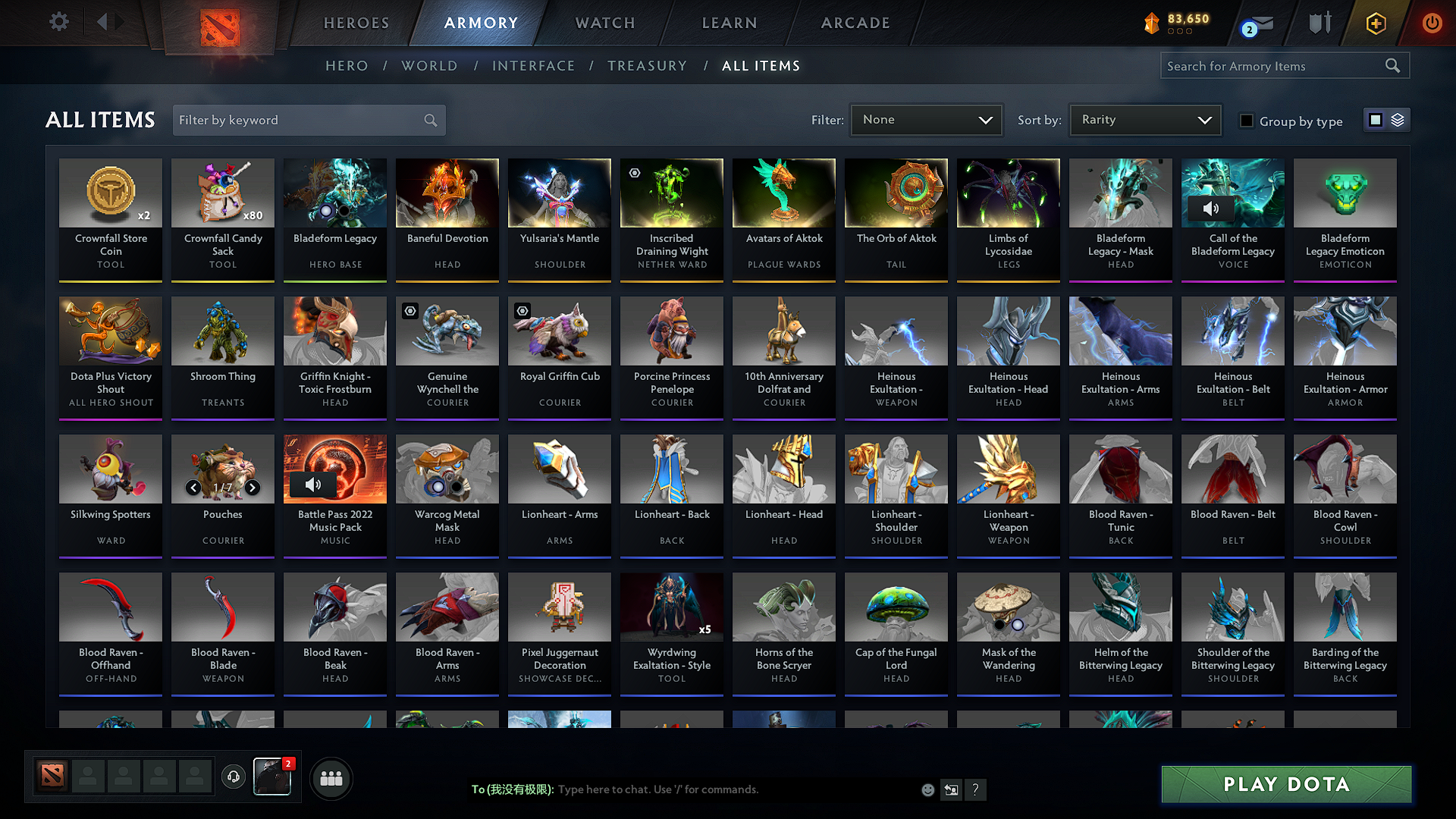1456x819 pixels.
Task: Open the Settings gear icon
Action: [x=58, y=21]
